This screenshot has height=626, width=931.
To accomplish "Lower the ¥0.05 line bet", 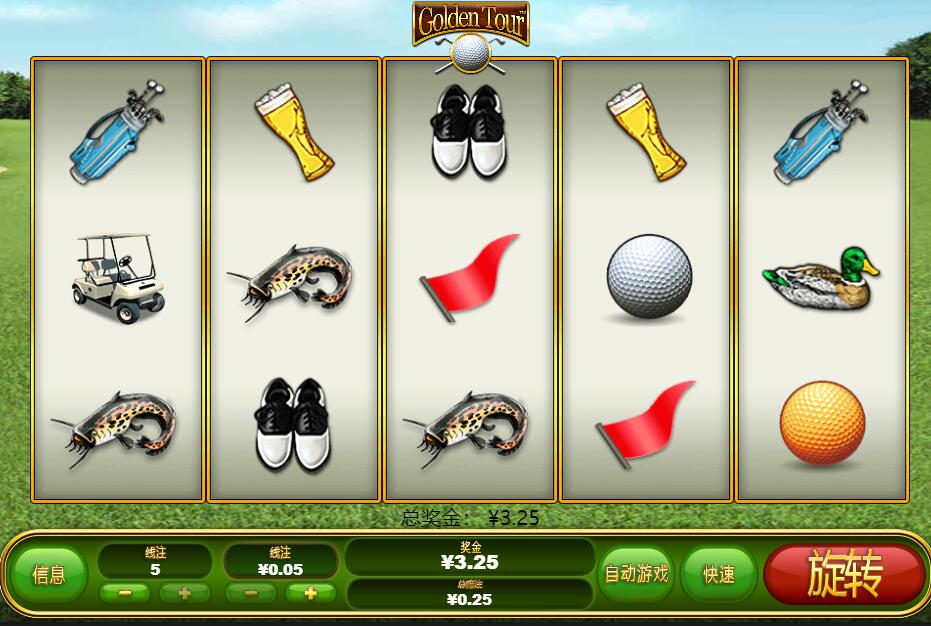I will click(251, 592).
